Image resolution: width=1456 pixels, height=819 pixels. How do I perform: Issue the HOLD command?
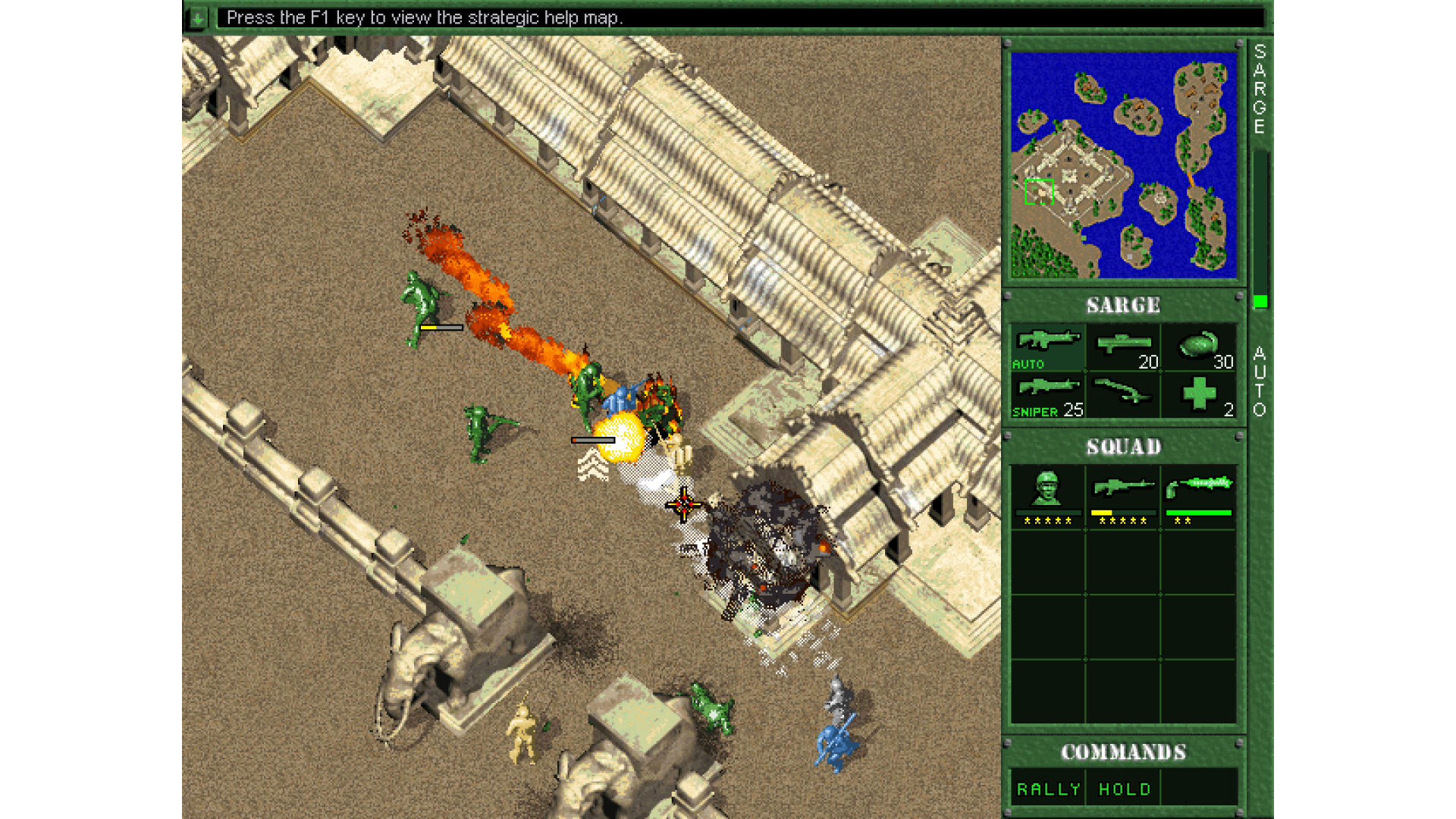(x=1124, y=789)
